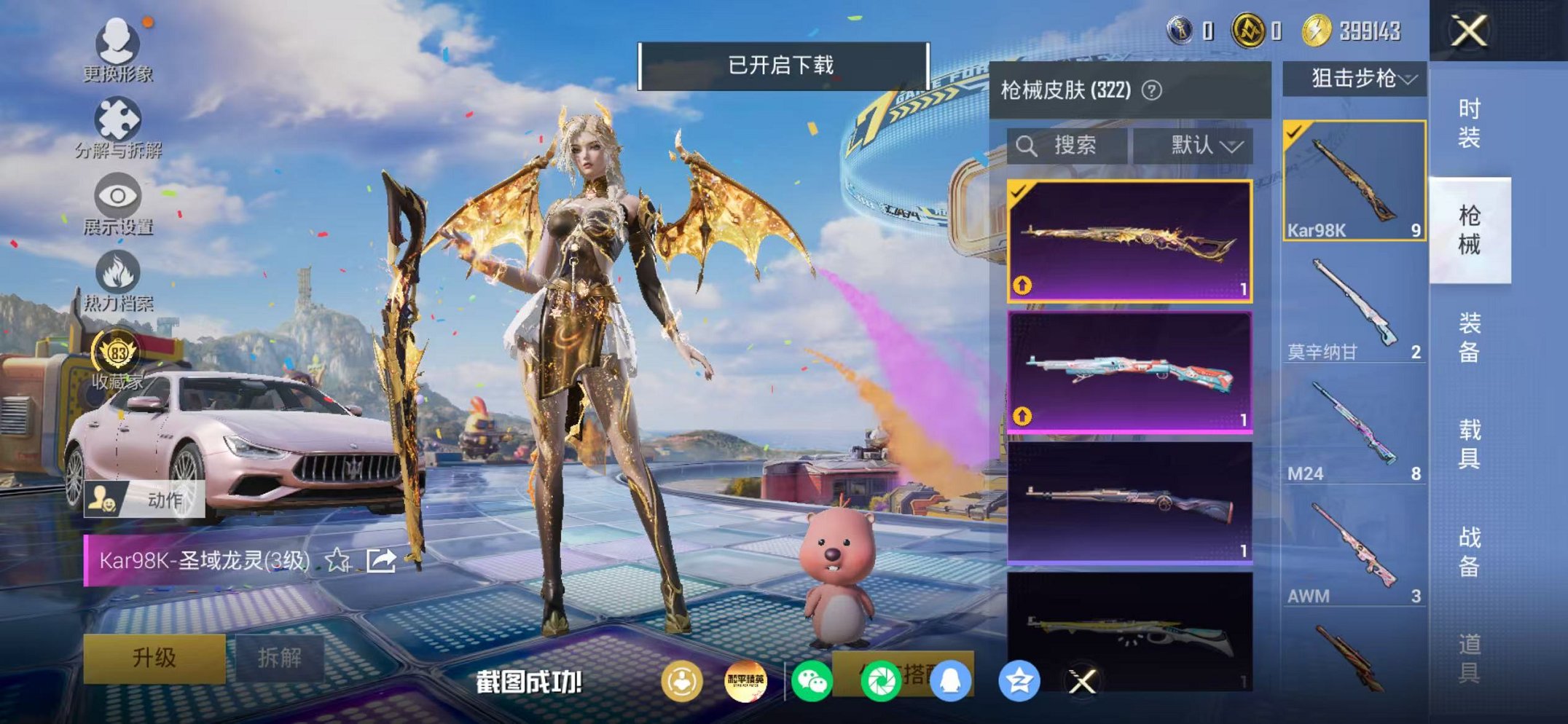Collapse the search filter dropdown arrow
1568x724 pixels.
pos(1232,145)
